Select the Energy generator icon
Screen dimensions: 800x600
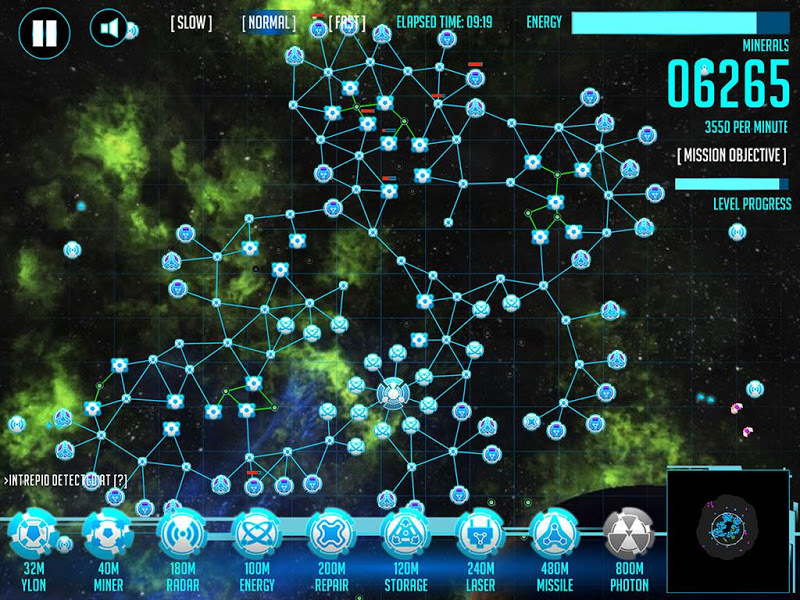tap(257, 536)
